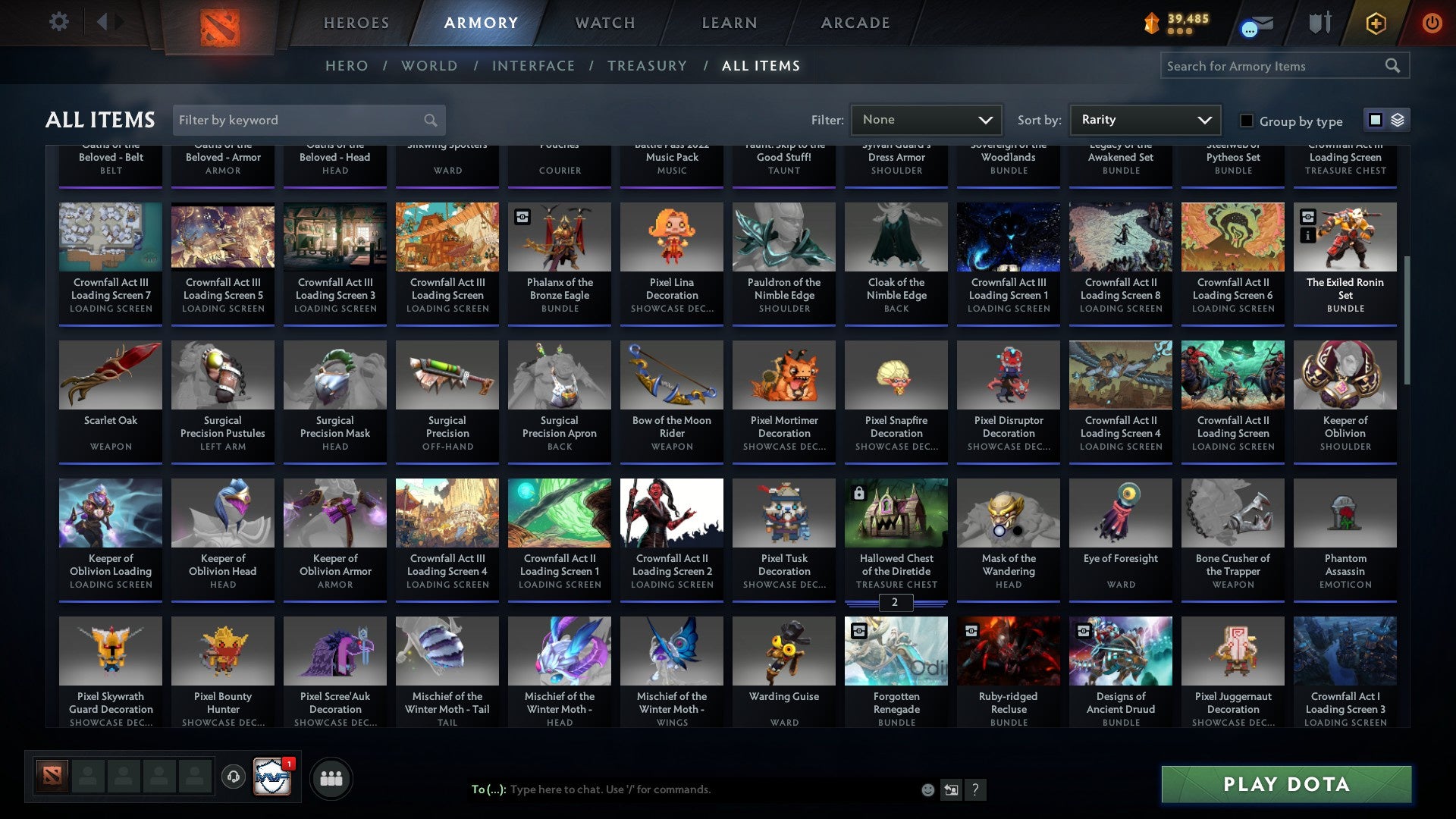Click the friends list icon near chat
Screen dimensions: 1456x819
[331, 777]
